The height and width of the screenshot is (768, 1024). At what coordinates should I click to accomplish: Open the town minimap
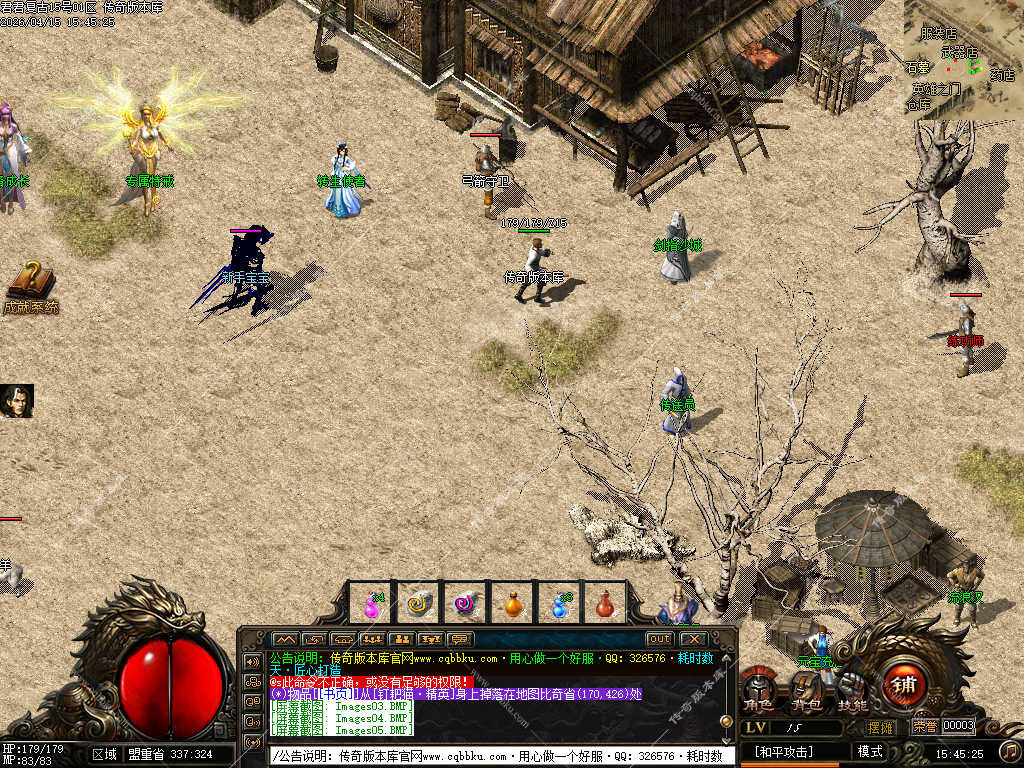(x=962, y=58)
